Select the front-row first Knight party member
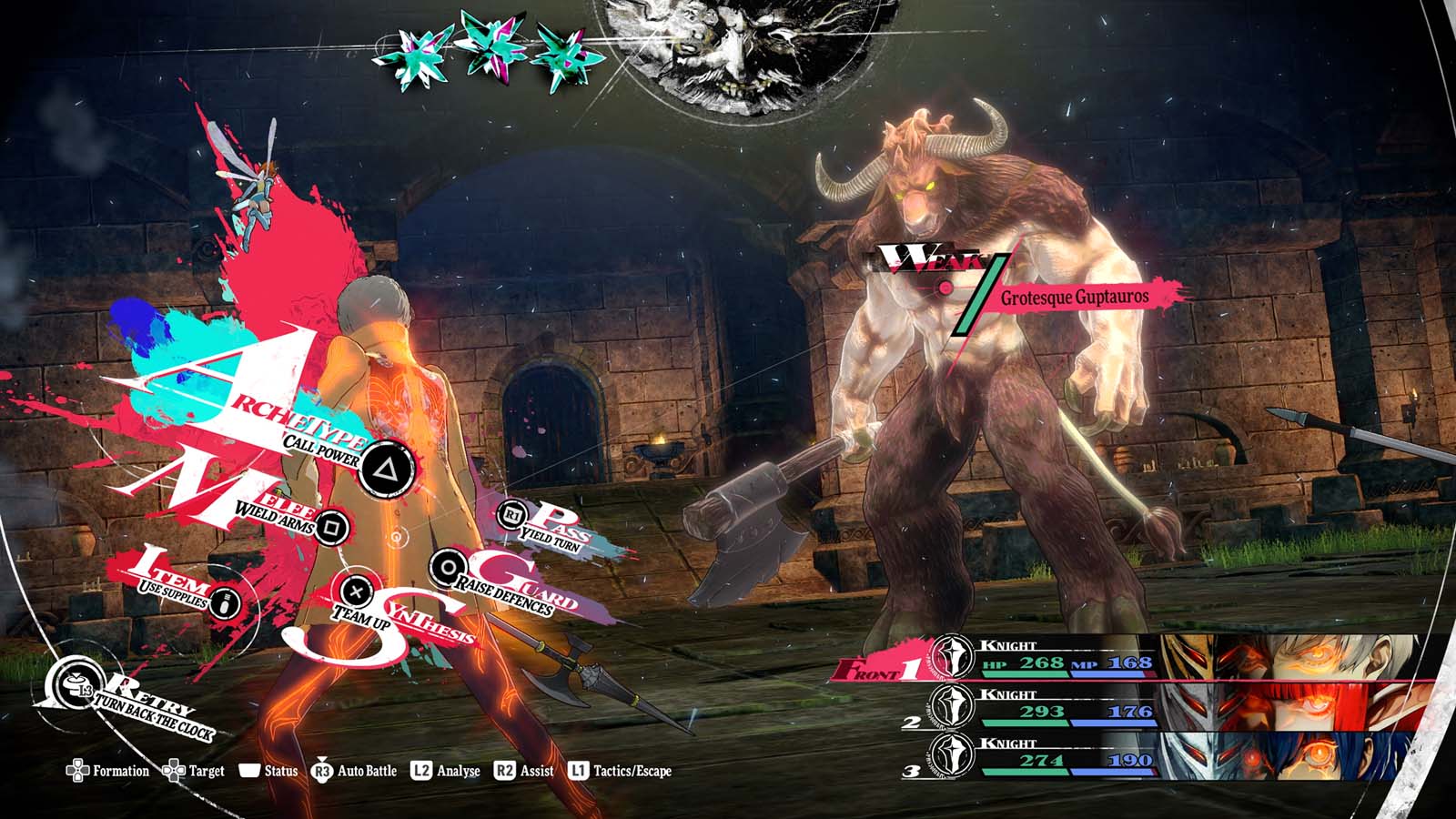 [x=1128, y=659]
